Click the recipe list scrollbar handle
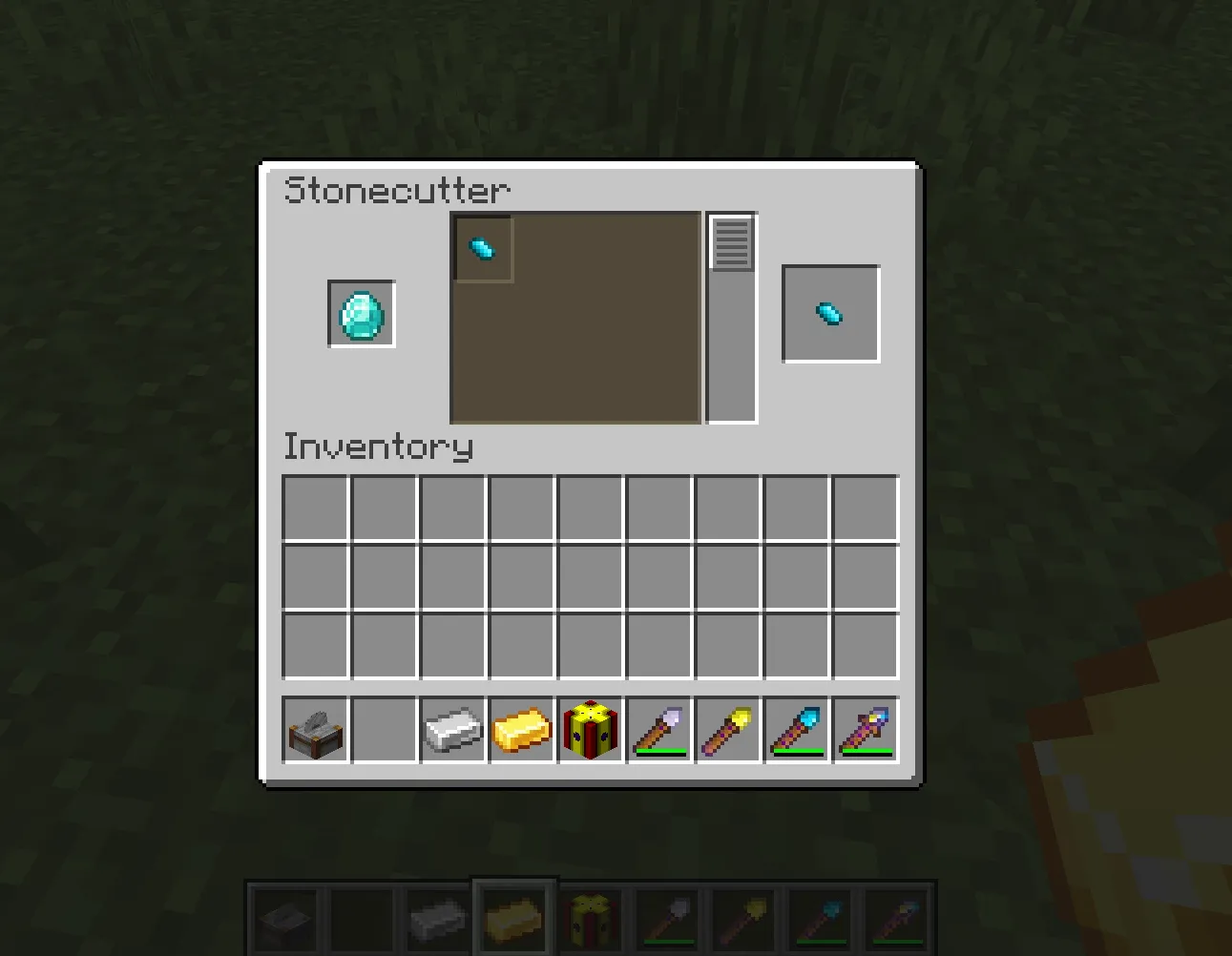1232x956 pixels. coord(730,240)
